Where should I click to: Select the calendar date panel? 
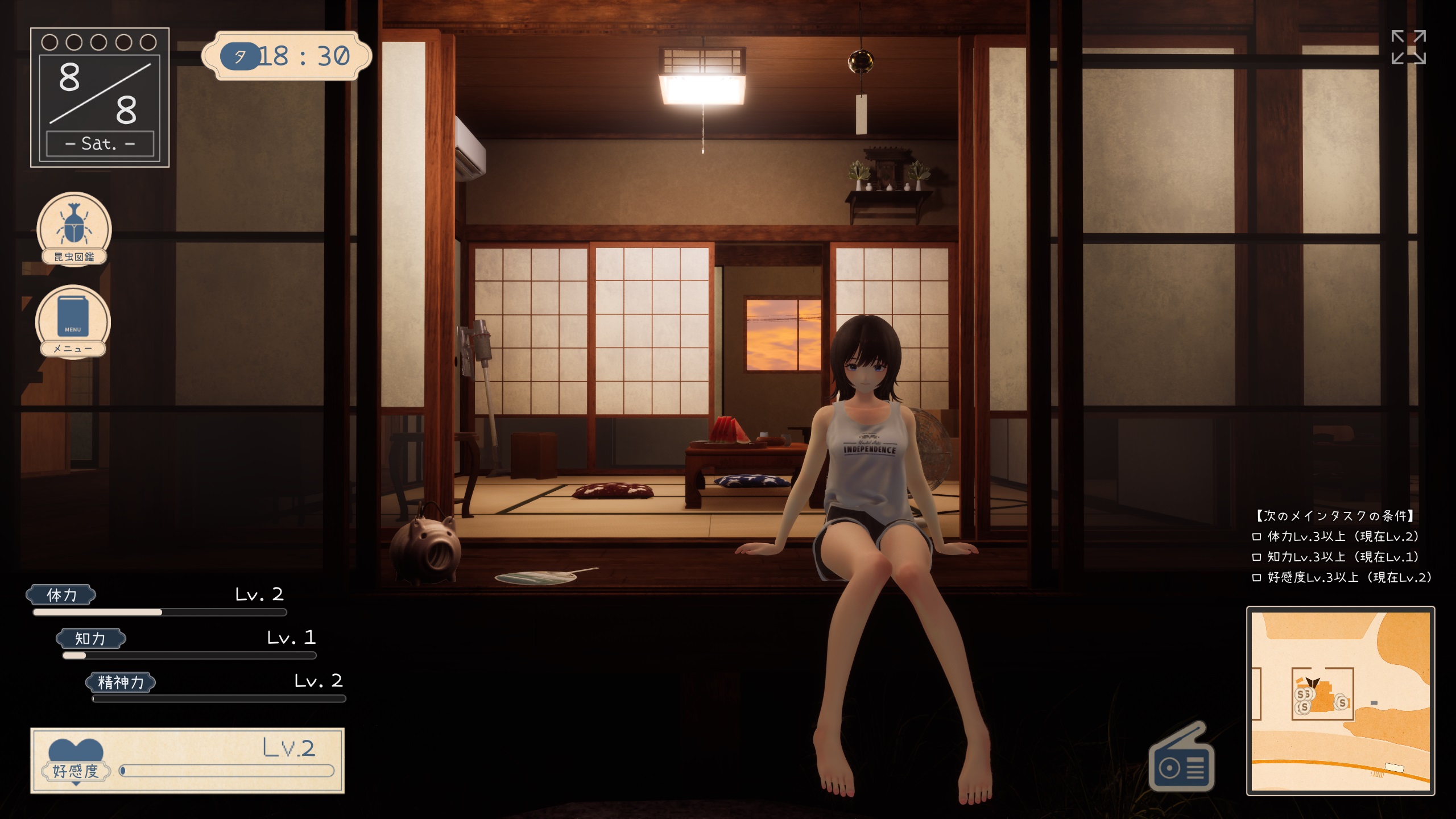(x=100, y=98)
